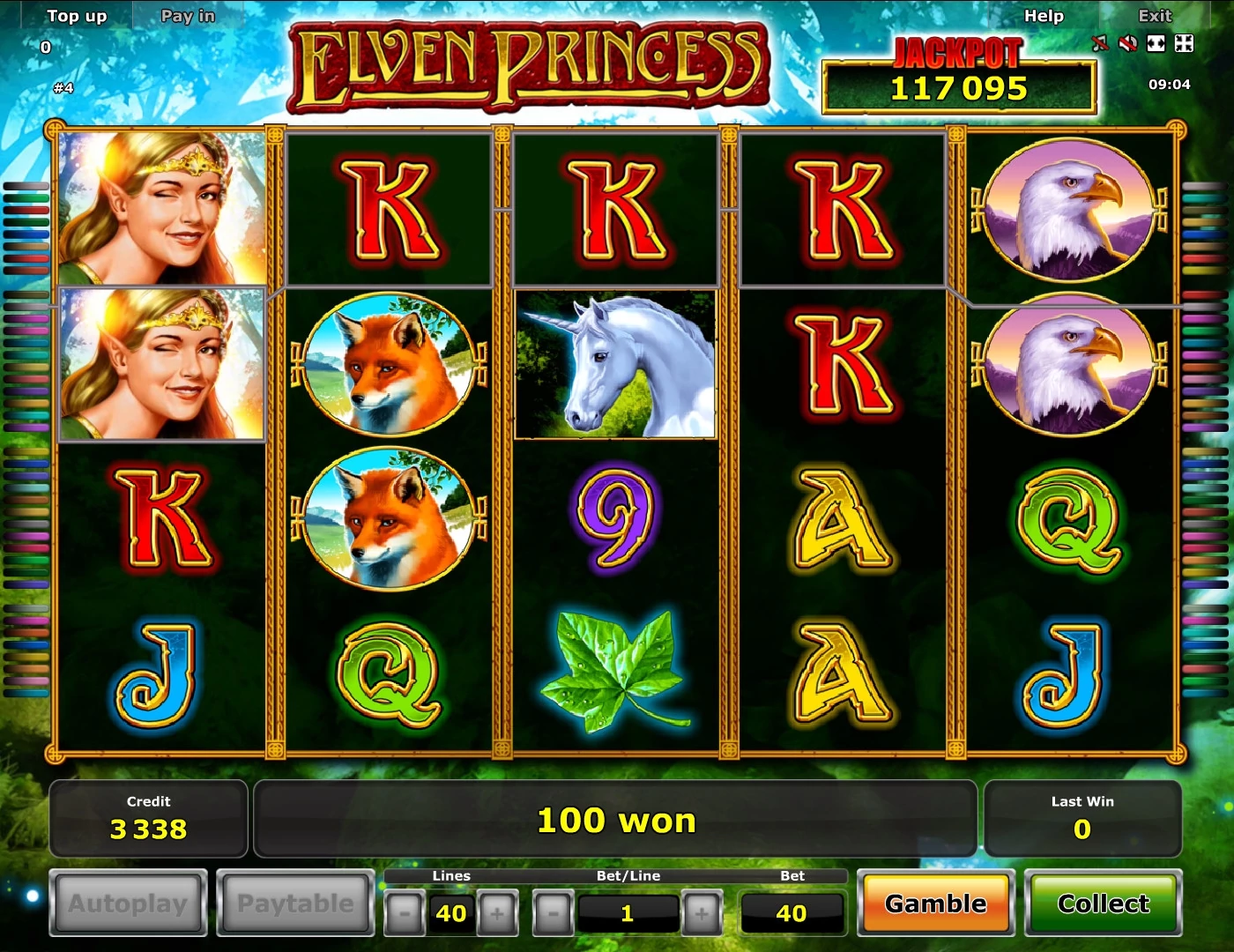This screenshot has width=1234, height=952.
Task: Toggle the fullscreen shrink icon
Action: coord(1185,43)
